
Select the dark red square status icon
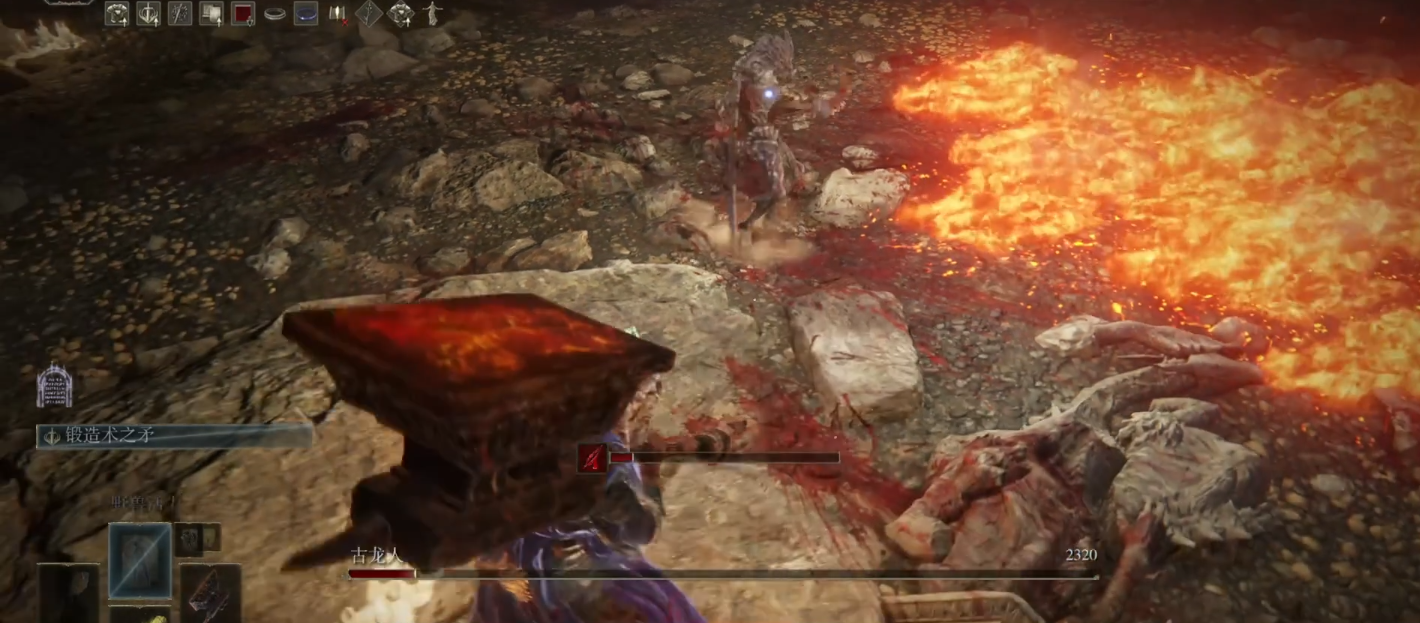(x=243, y=14)
